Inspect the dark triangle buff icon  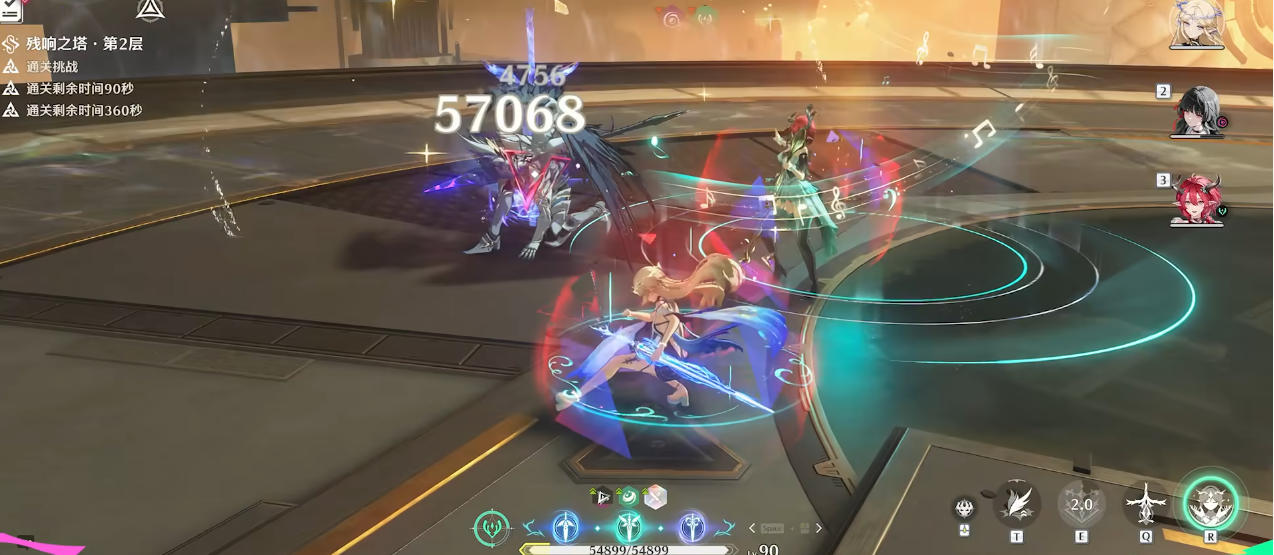[x=601, y=496]
